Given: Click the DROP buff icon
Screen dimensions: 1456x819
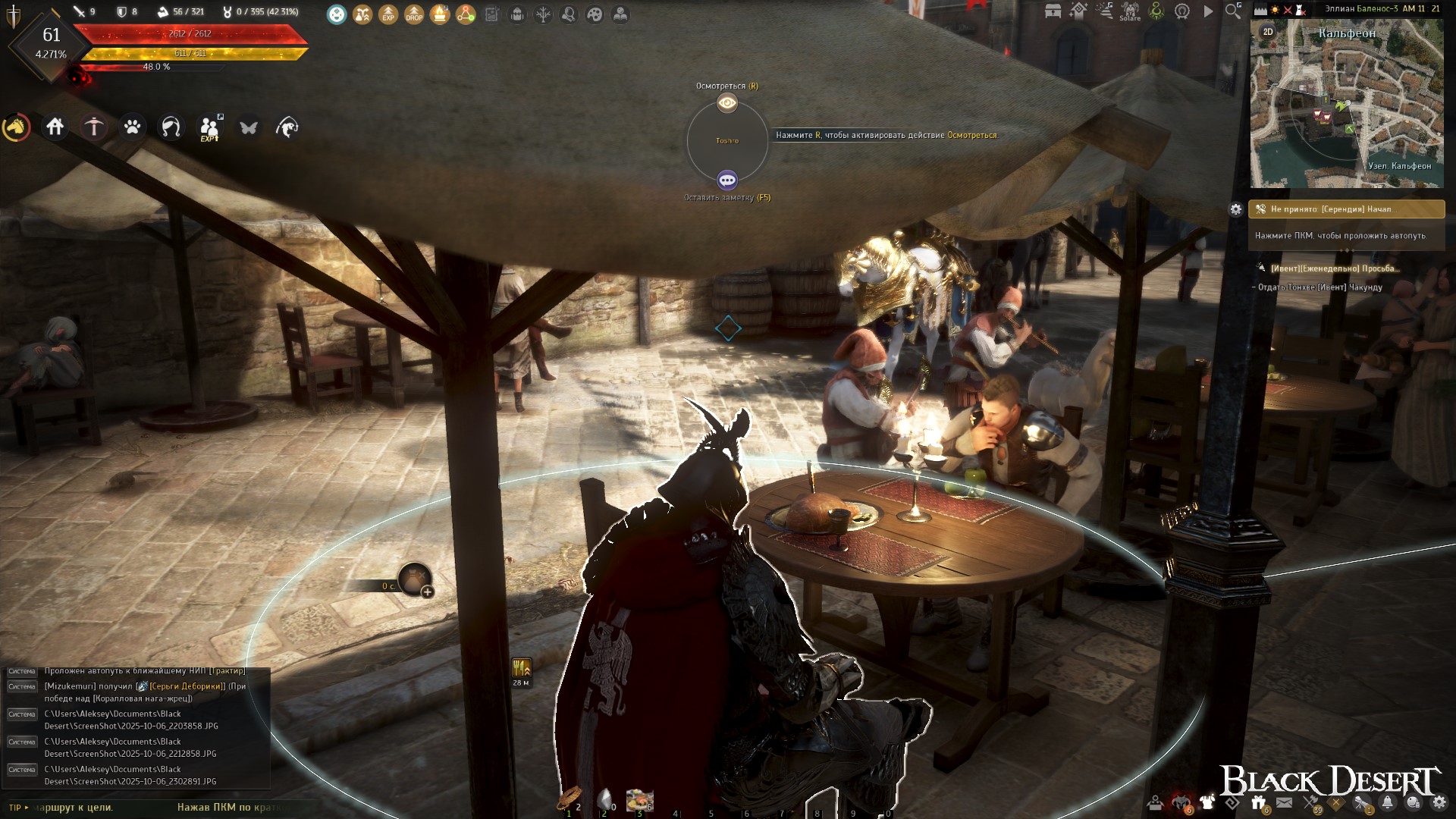Looking at the screenshot, I should 414,14.
